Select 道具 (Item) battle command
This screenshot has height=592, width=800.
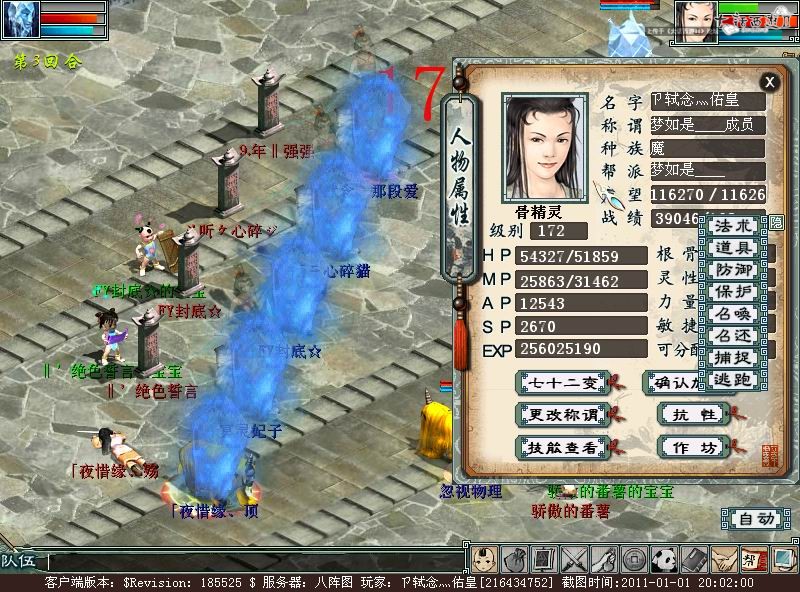[733, 247]
